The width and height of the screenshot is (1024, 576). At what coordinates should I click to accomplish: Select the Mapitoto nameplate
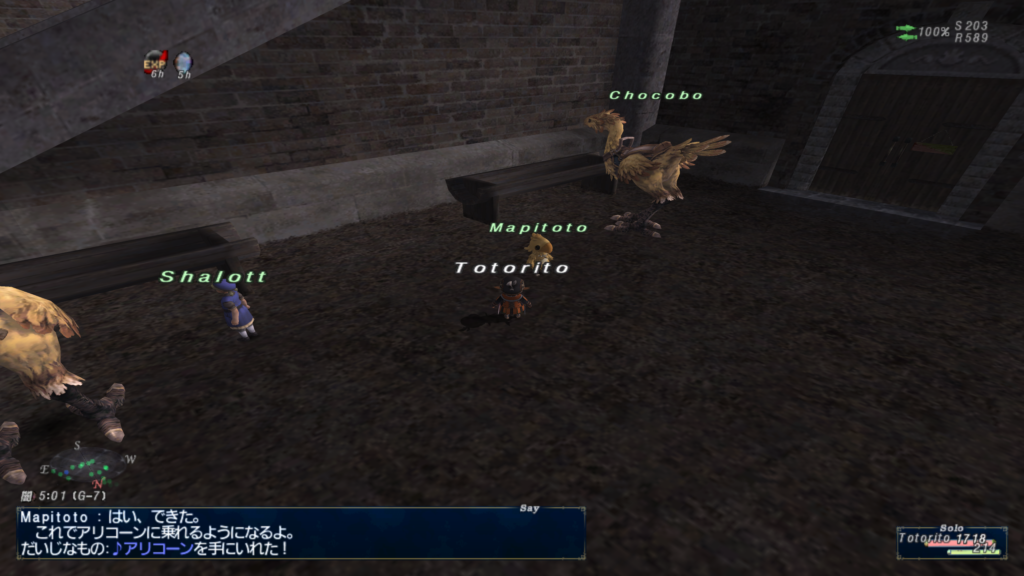tap(539, 228)
